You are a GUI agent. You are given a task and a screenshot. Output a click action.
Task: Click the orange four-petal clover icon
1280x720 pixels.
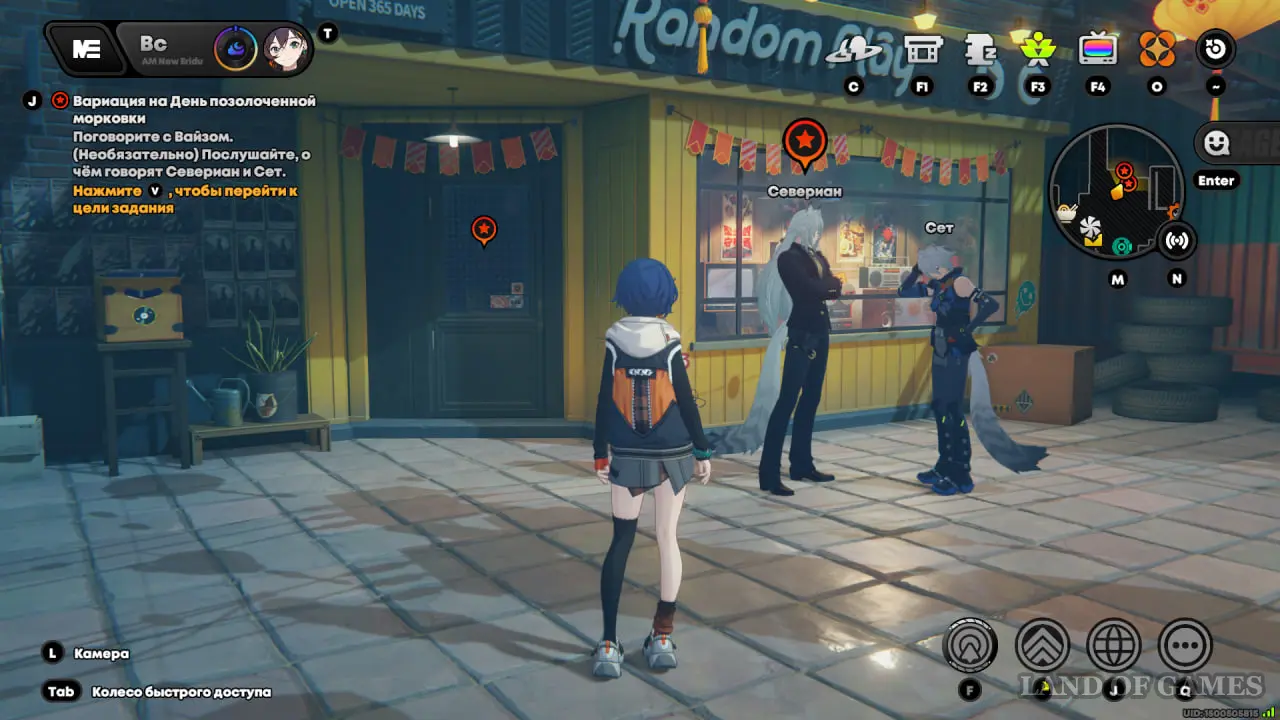pos(1157,48)
